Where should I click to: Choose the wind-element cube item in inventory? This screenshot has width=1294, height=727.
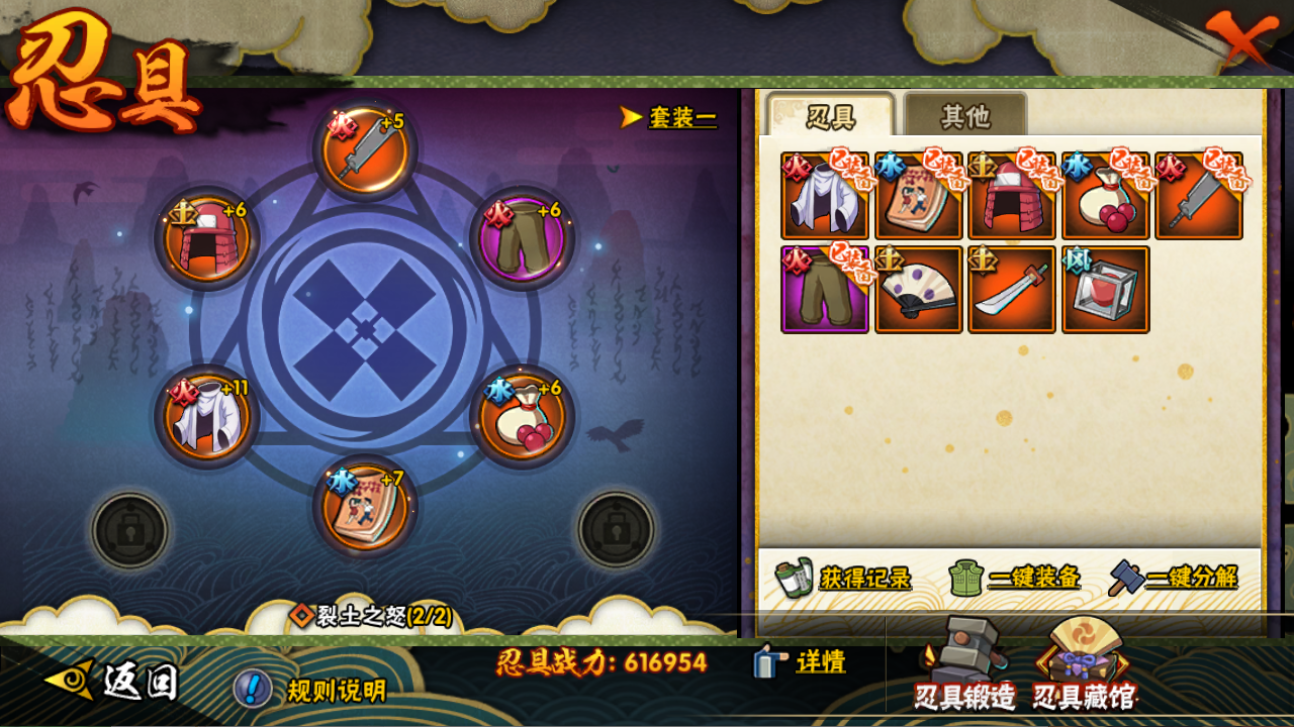(x=1105, y=290)
